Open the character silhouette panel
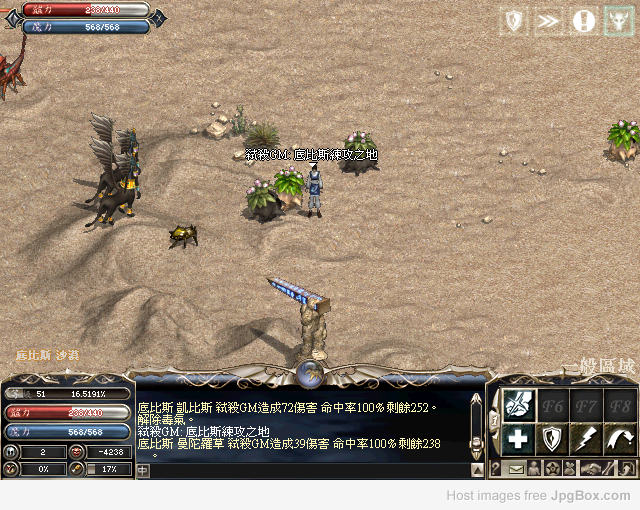Screen dimensions: 640x510 534,468
